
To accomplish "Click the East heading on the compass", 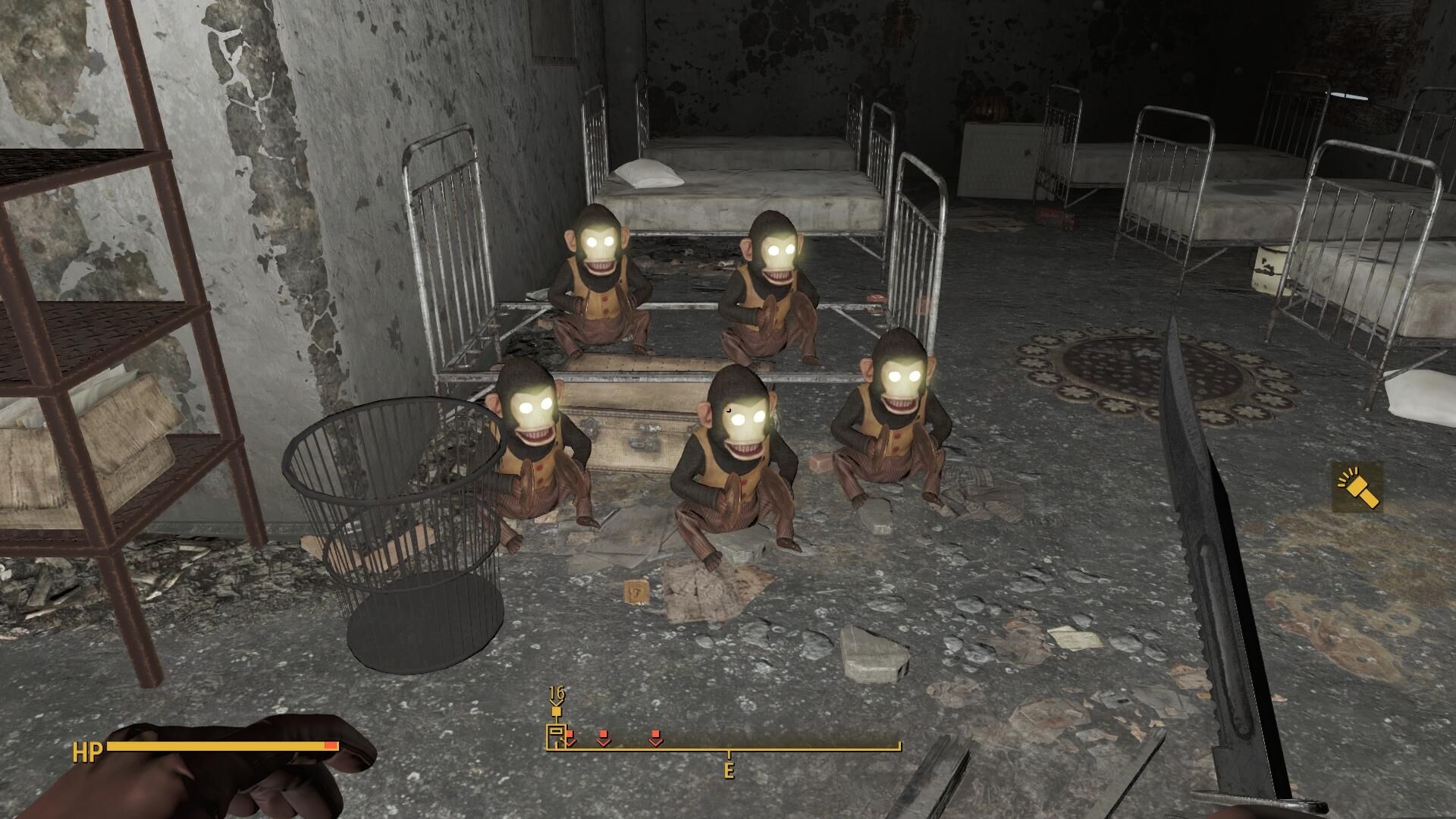I will click(x=729, y=770).
